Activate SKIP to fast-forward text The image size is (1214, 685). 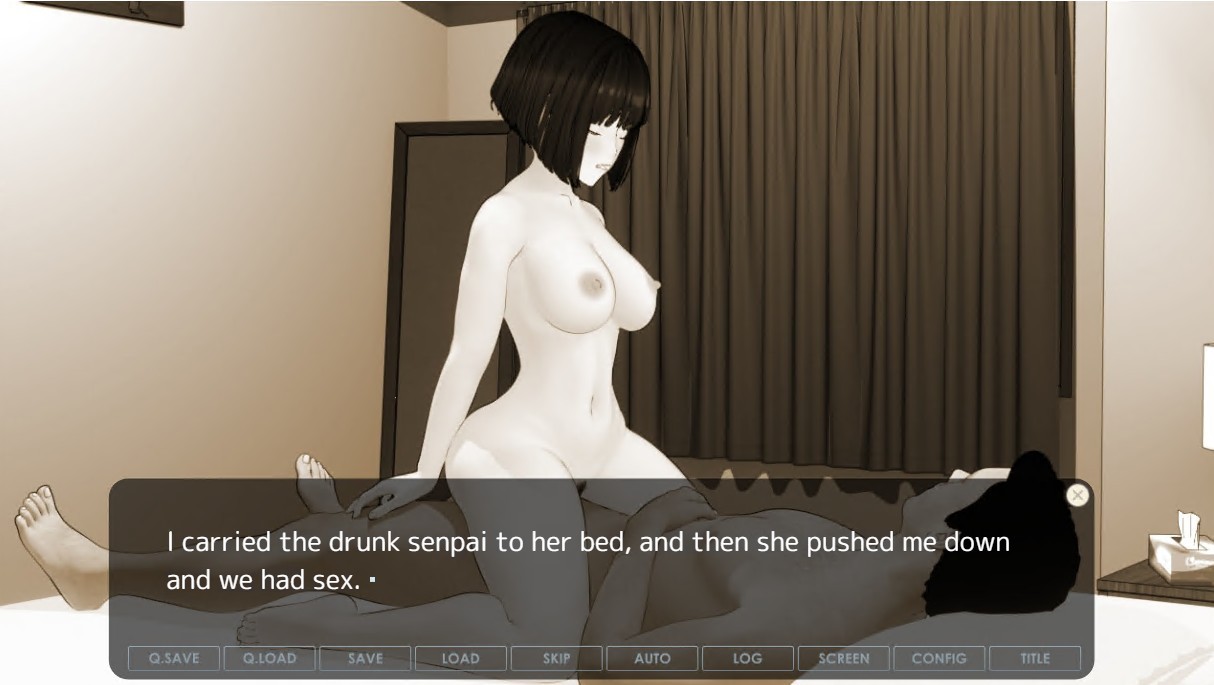[557, 658]
